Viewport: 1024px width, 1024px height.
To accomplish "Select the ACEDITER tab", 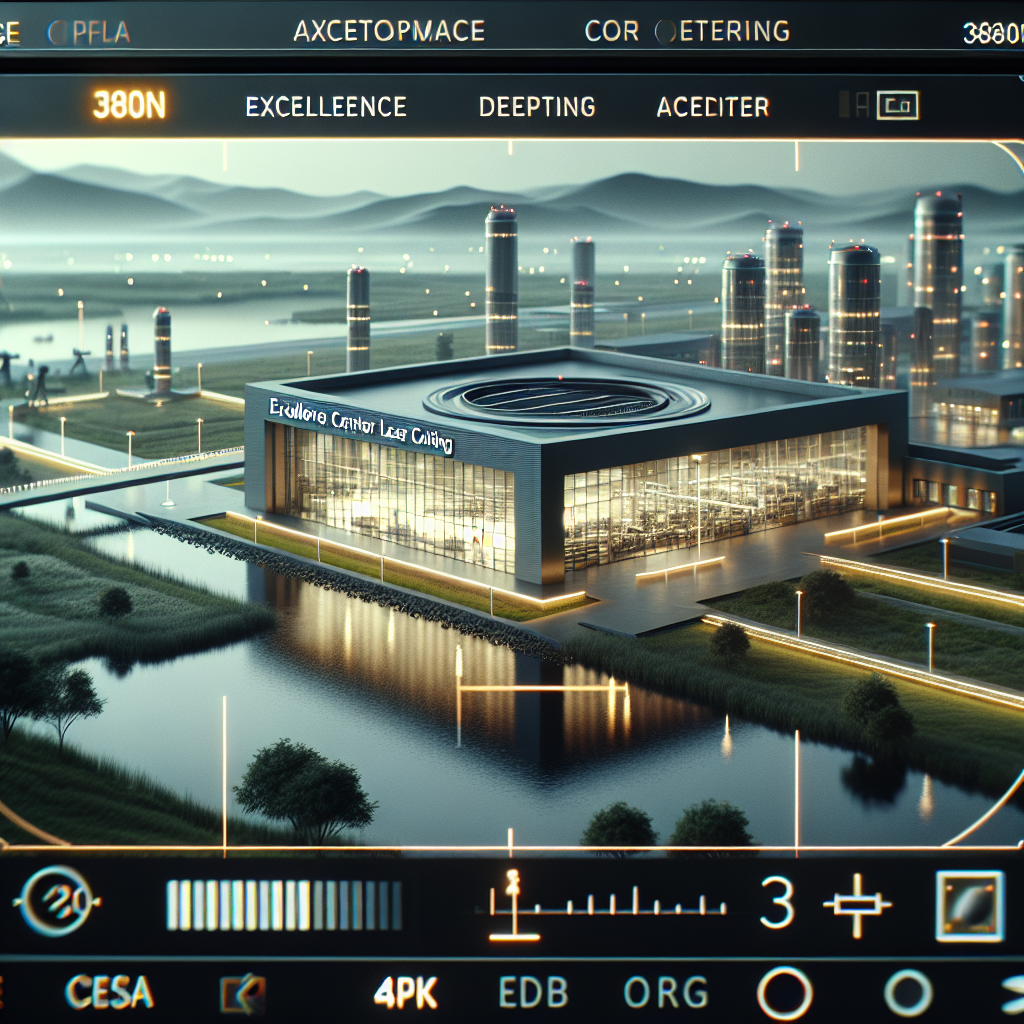I will pyautogui.click(x=713, y=107).
